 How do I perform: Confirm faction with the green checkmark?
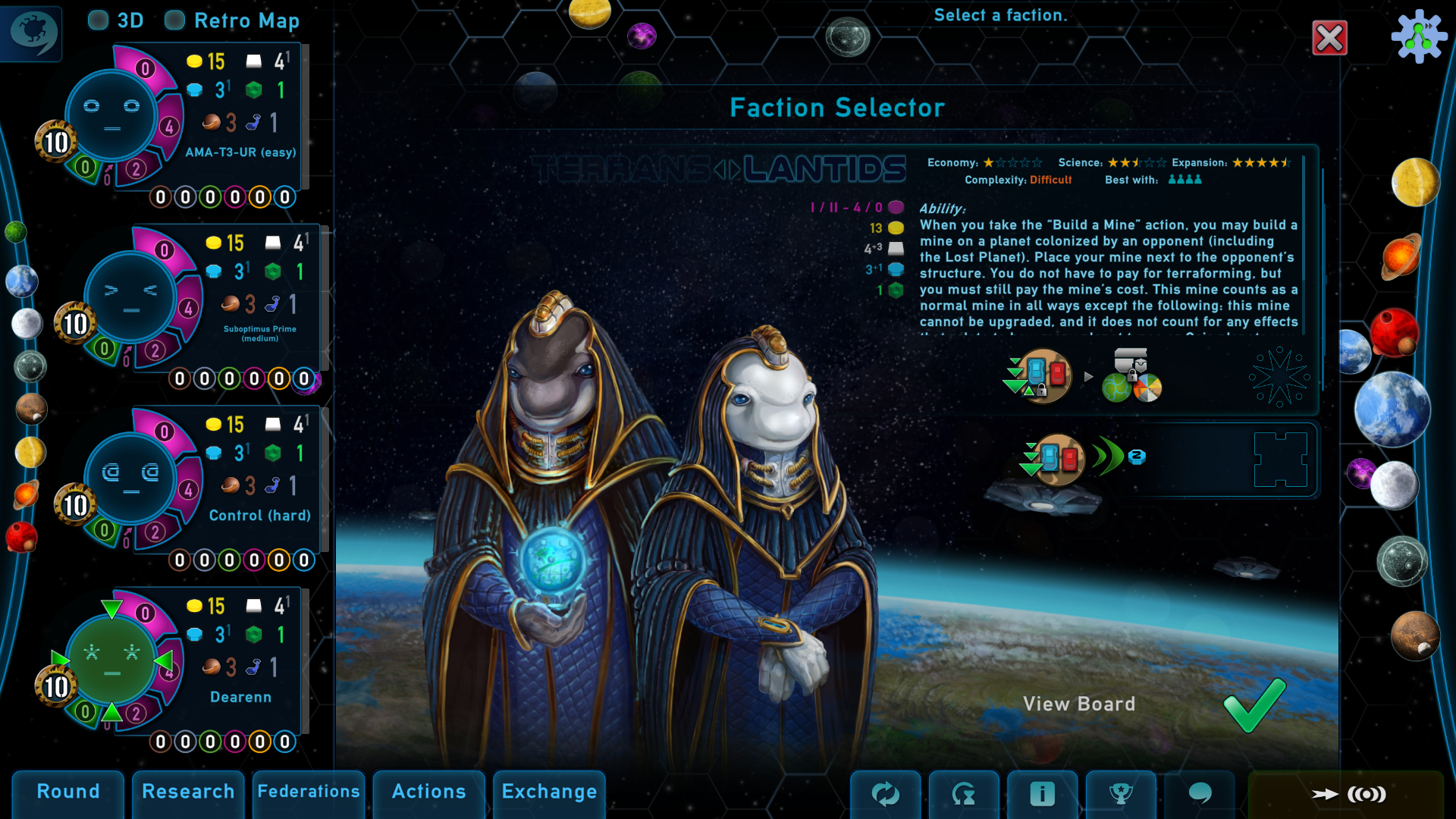(1254, 704)
